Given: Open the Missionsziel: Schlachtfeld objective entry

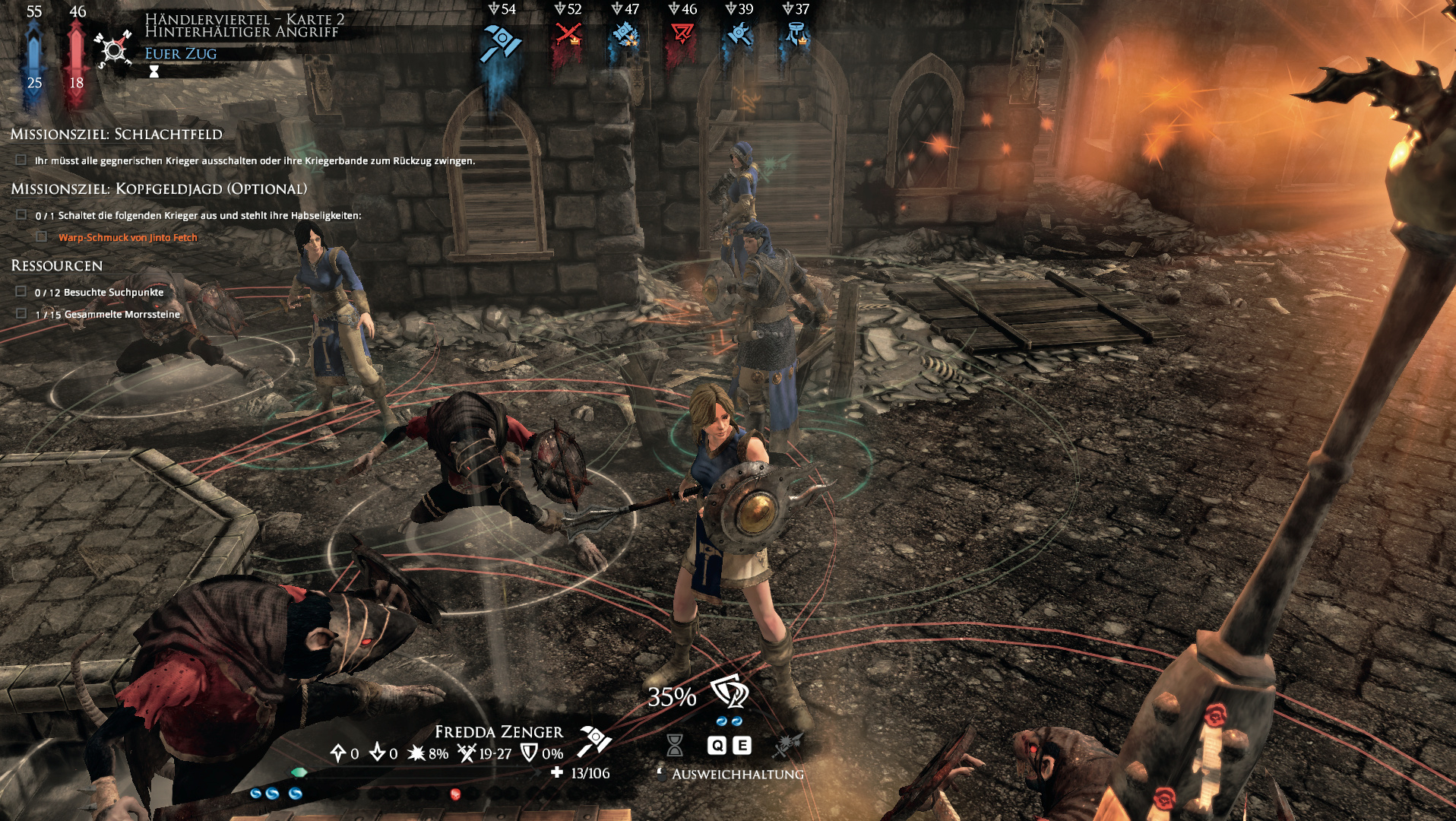Looking at the screenshot, I should [x=116, y=135].
